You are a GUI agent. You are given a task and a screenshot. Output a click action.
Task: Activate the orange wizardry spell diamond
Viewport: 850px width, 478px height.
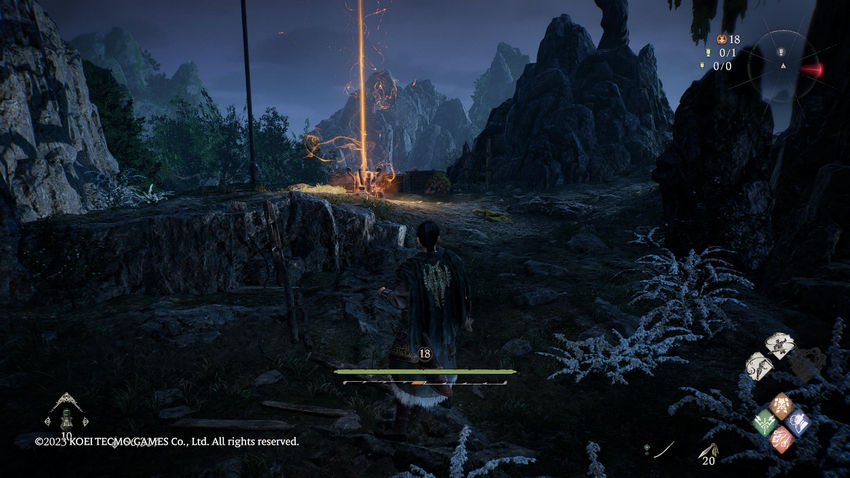coord(781,405)
